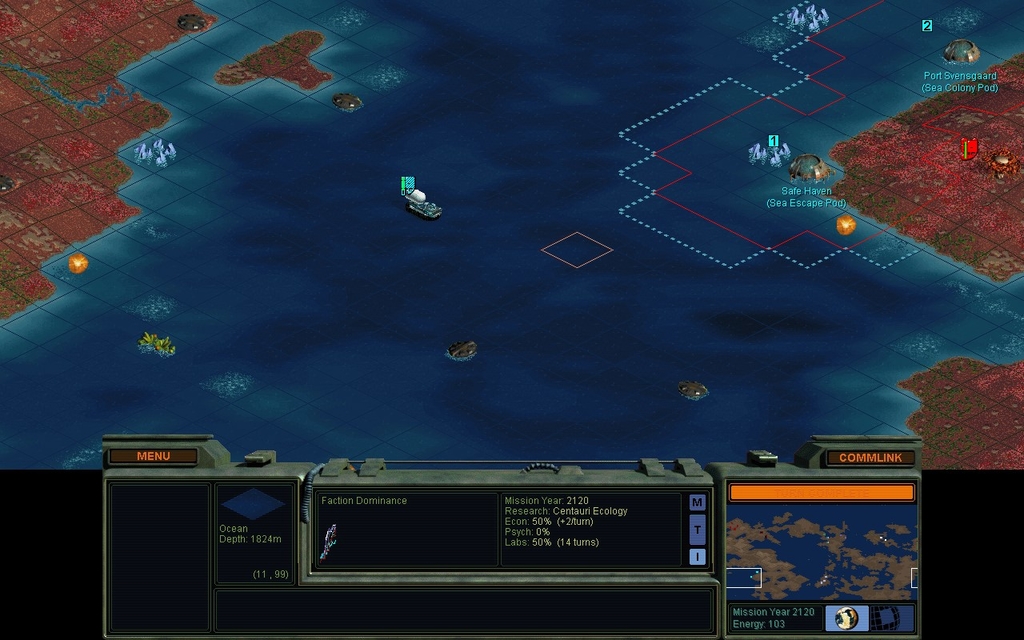Select the Safe Haven sea base

tap(808, 167)
